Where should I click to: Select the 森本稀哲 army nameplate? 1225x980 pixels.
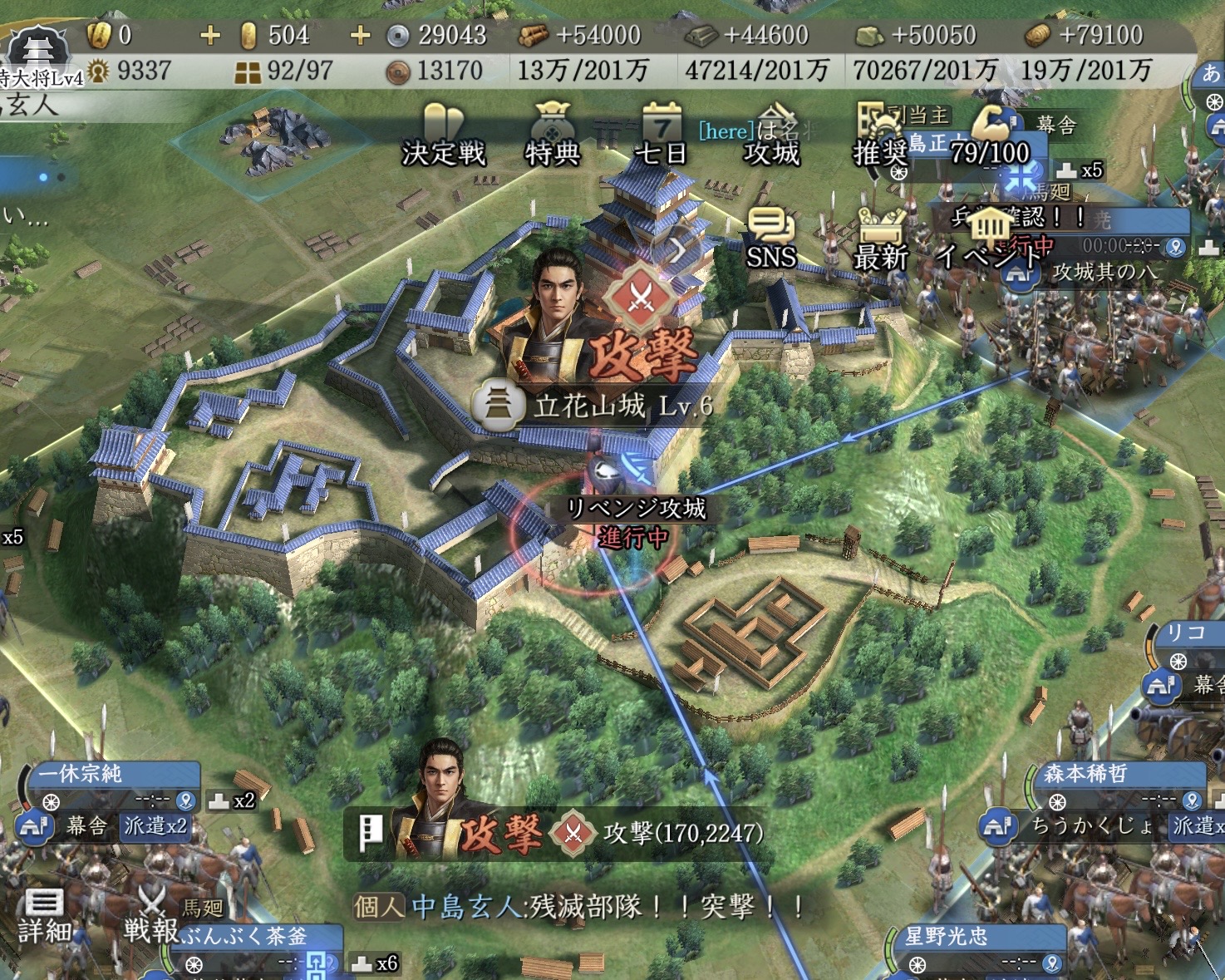[x=1114, y=775]
